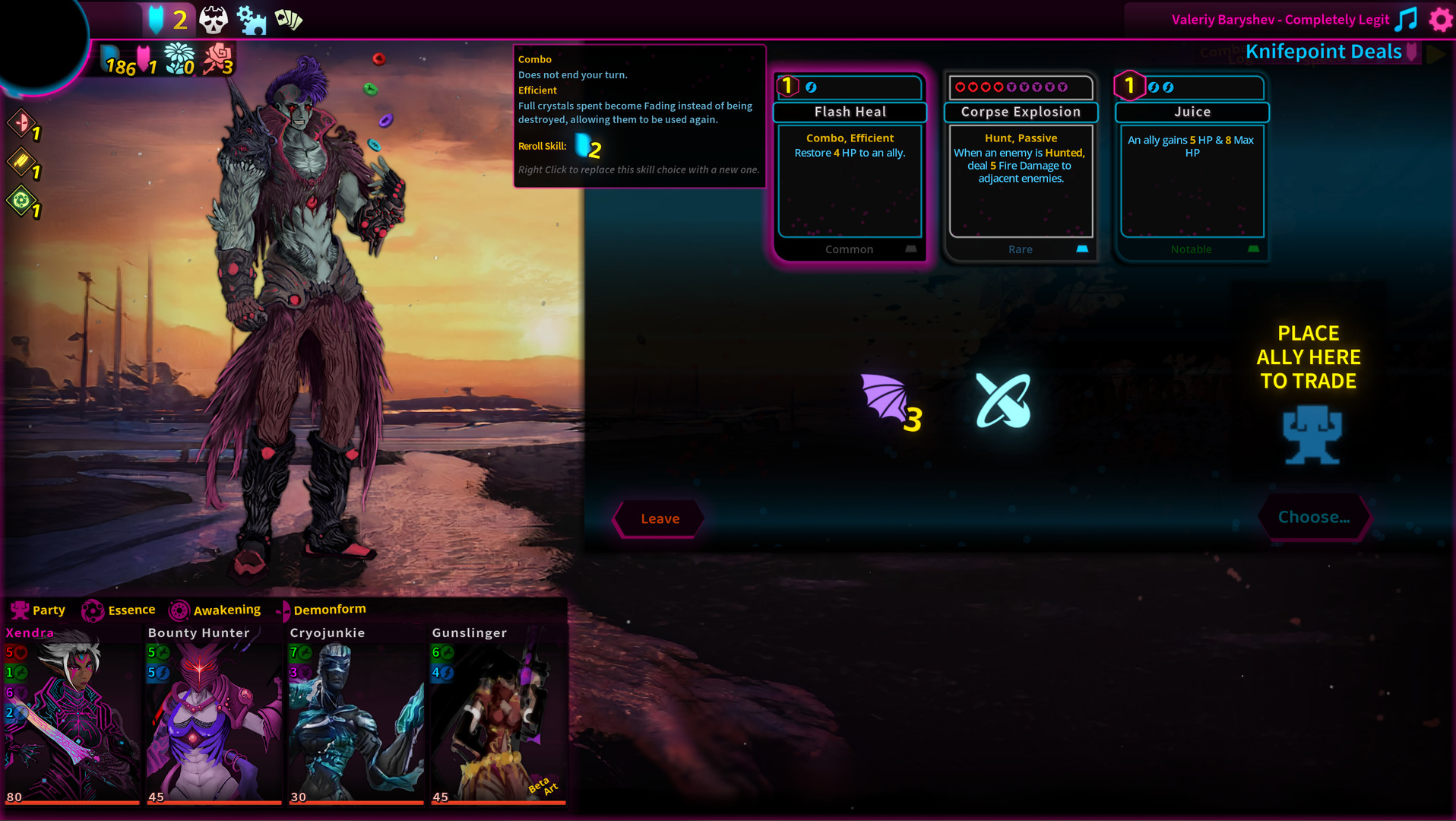
Task: Toggle the music note icon
Action: (x=1407, y=19)
